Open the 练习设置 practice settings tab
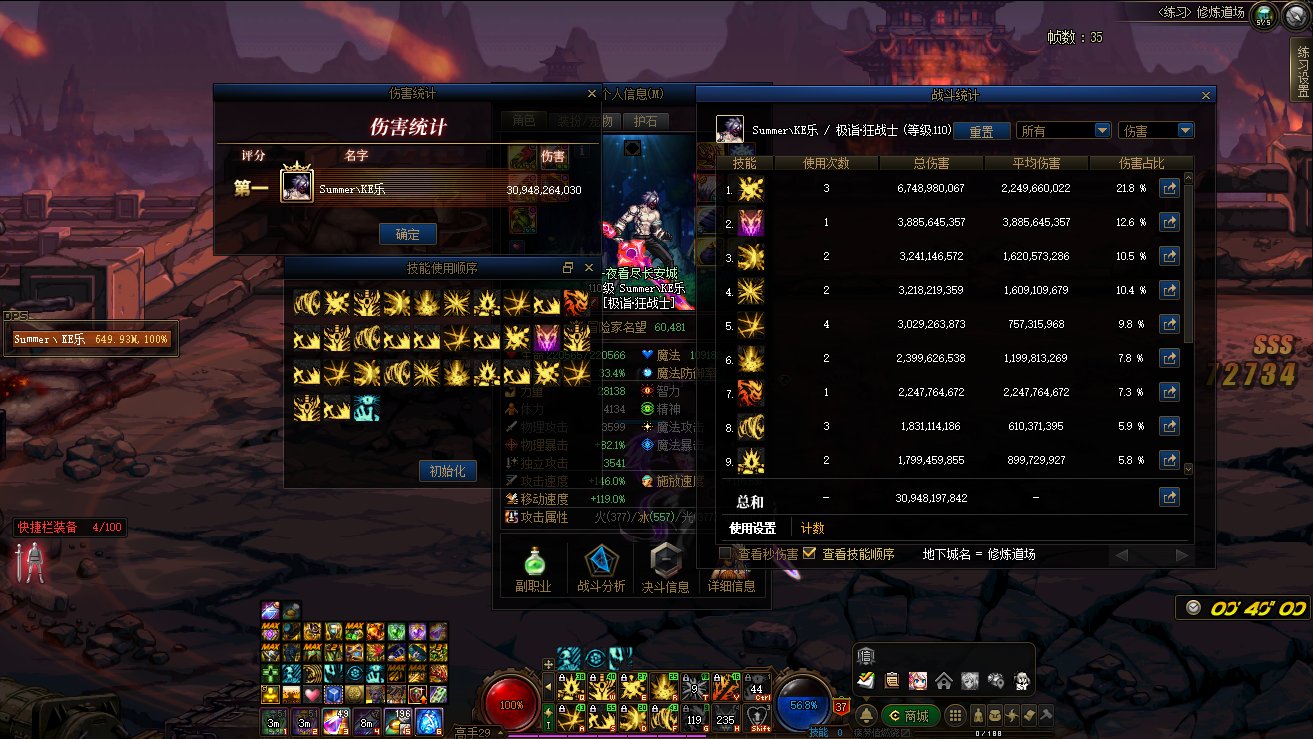Viewport: 1313px width, 739px height. [x=1301, y=70]
